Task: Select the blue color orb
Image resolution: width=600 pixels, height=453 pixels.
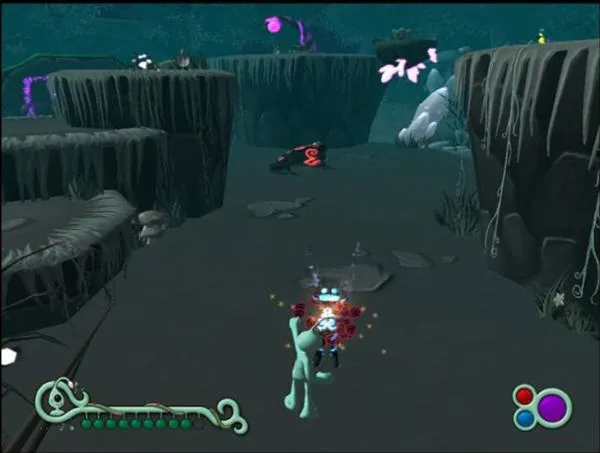Action: tap(523, 418)
